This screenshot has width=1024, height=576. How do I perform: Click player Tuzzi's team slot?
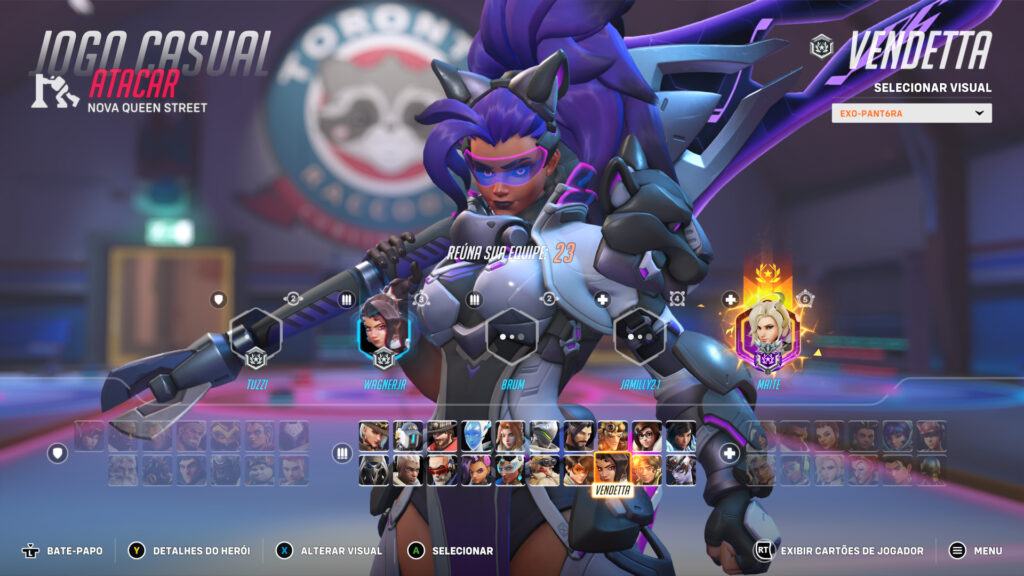pyautogui.click(x=255, y=335)
